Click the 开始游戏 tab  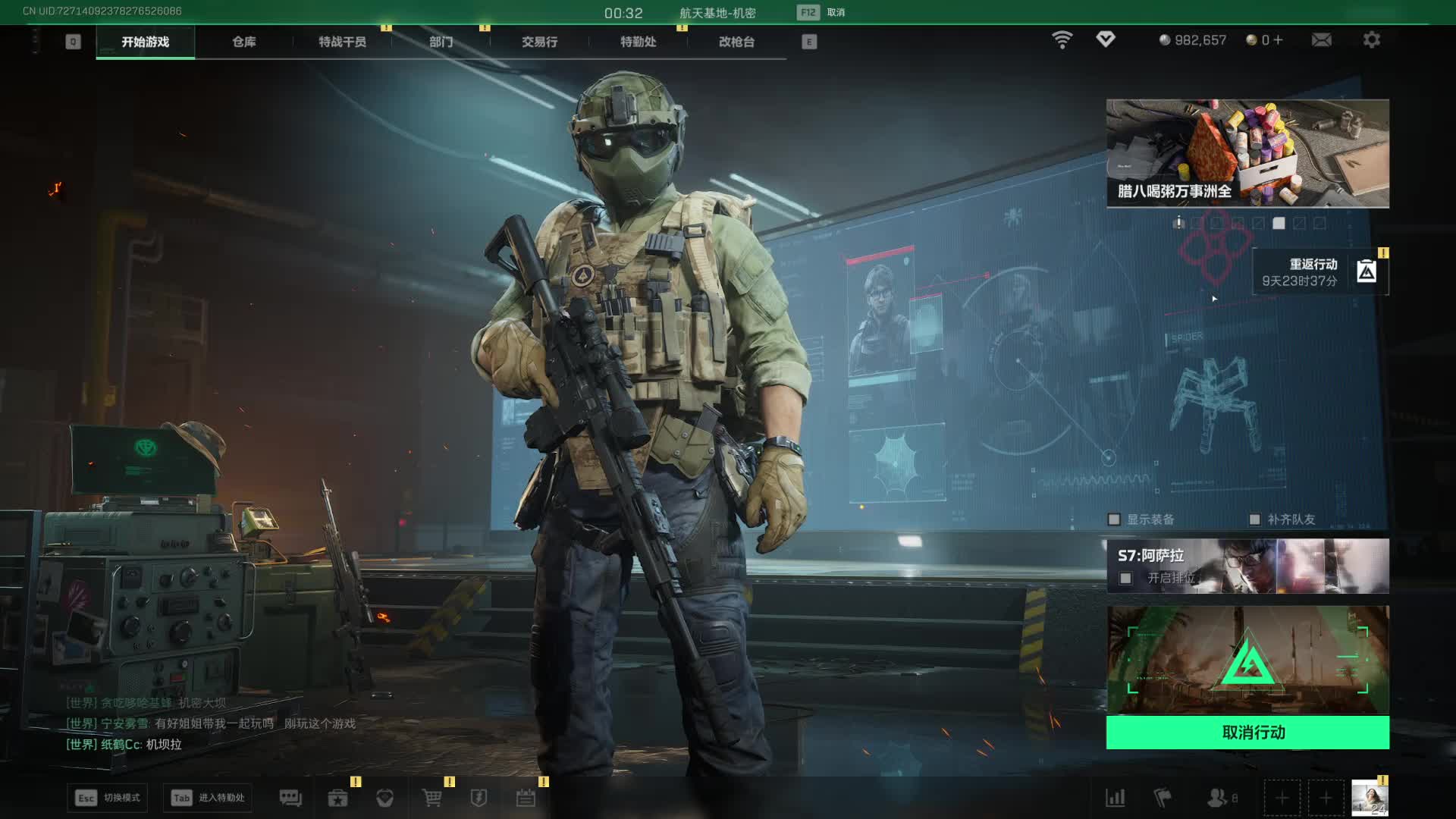[145, 42]
